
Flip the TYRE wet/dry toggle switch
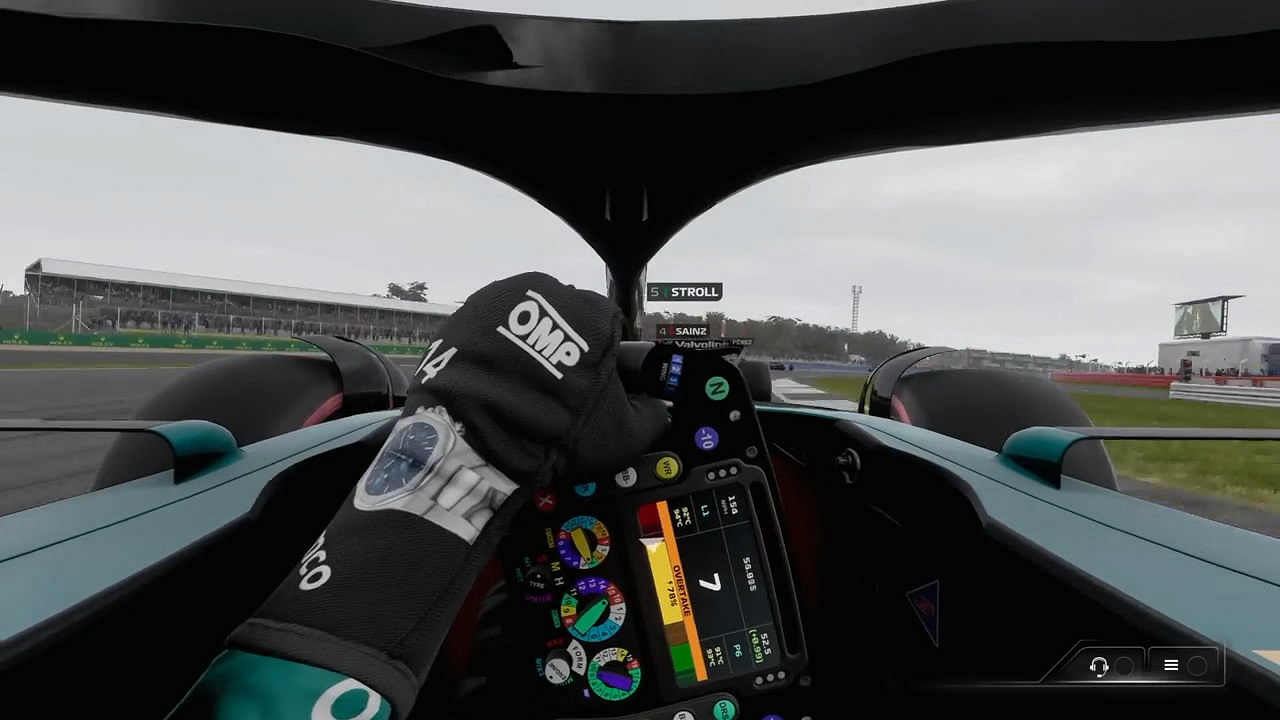tap(536, 577)
